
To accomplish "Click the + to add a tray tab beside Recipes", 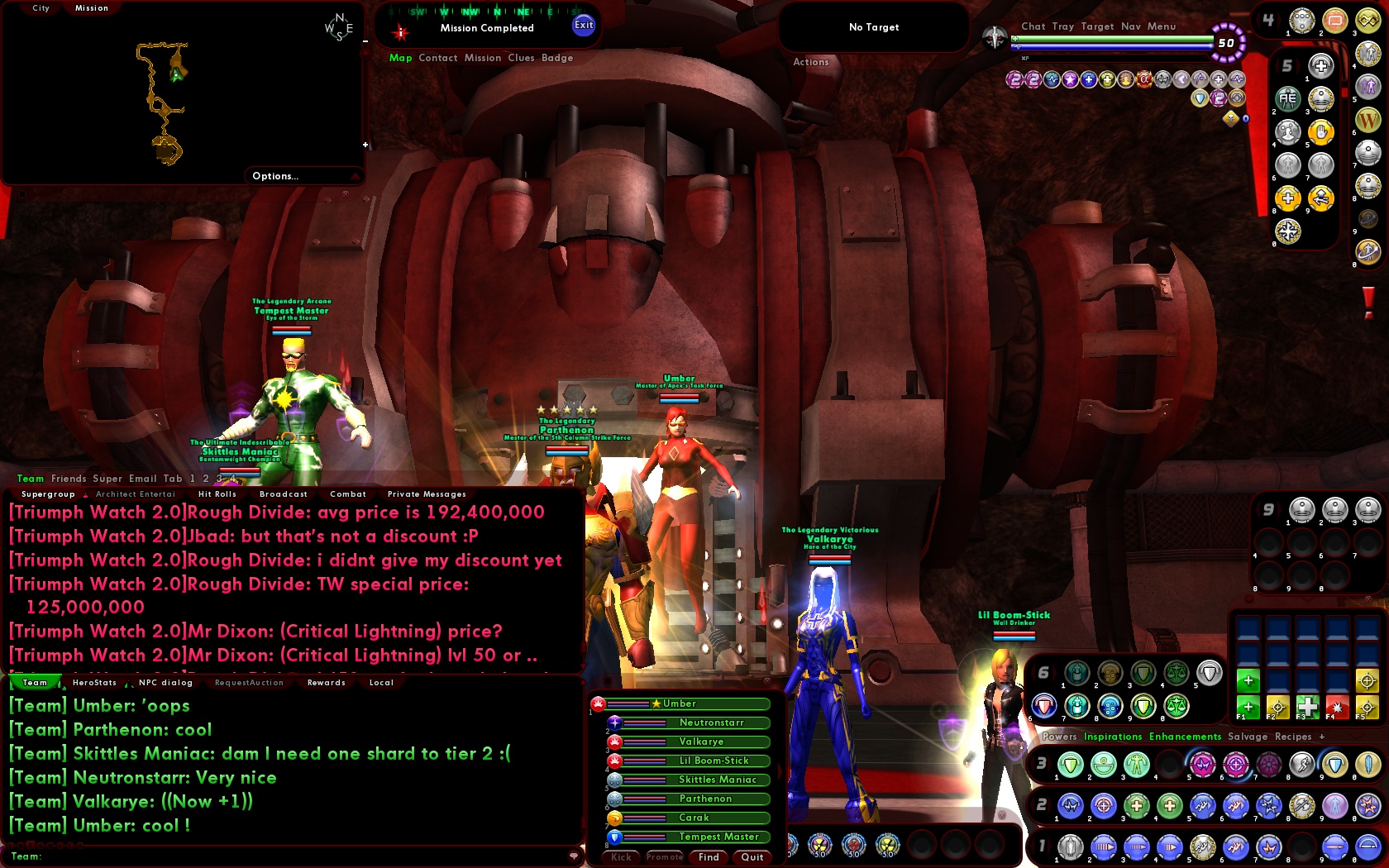I will pos(1322,737).
